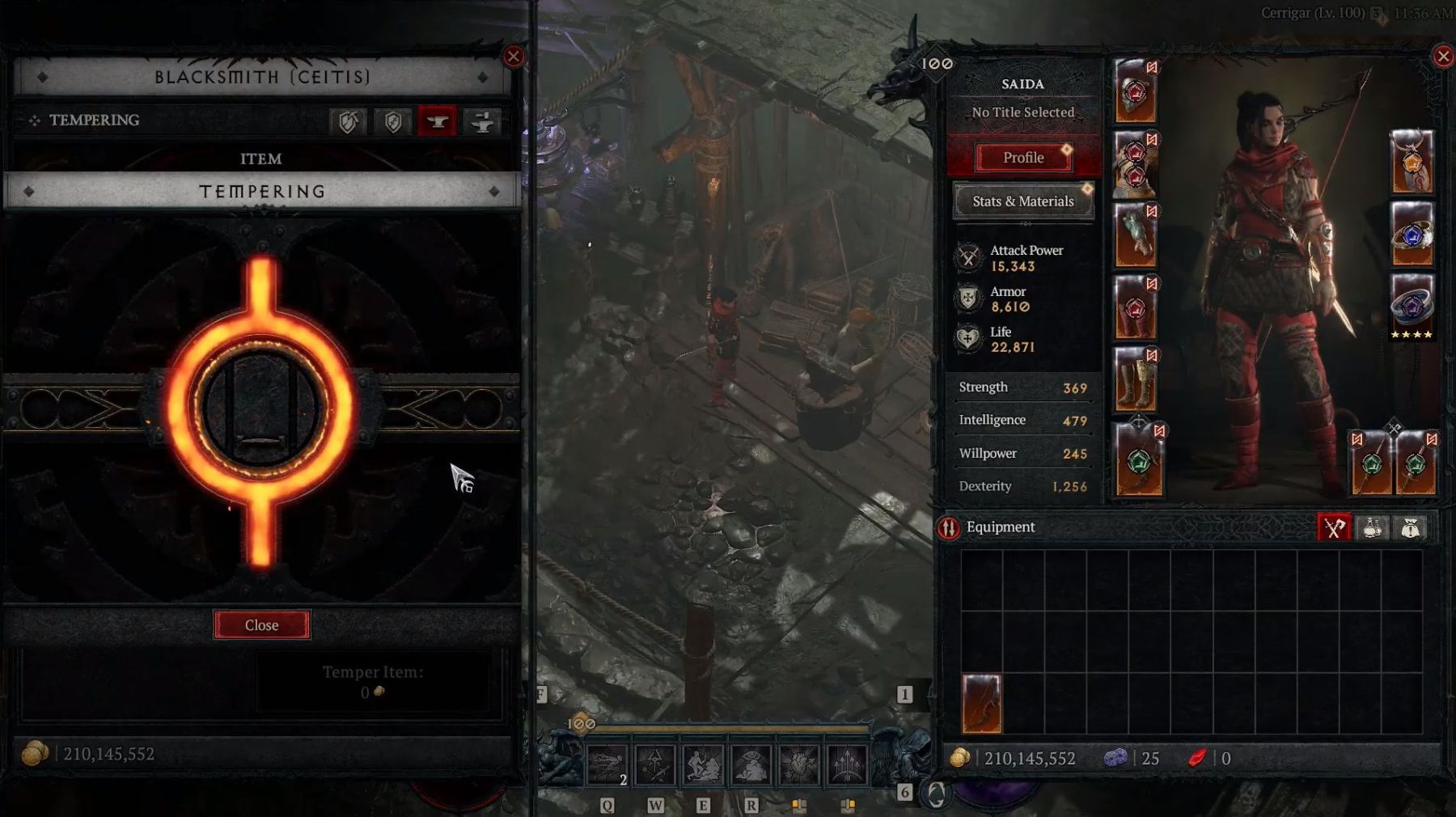Activate the arrow volley skill on the hotbar

click(x=847, y=764)
